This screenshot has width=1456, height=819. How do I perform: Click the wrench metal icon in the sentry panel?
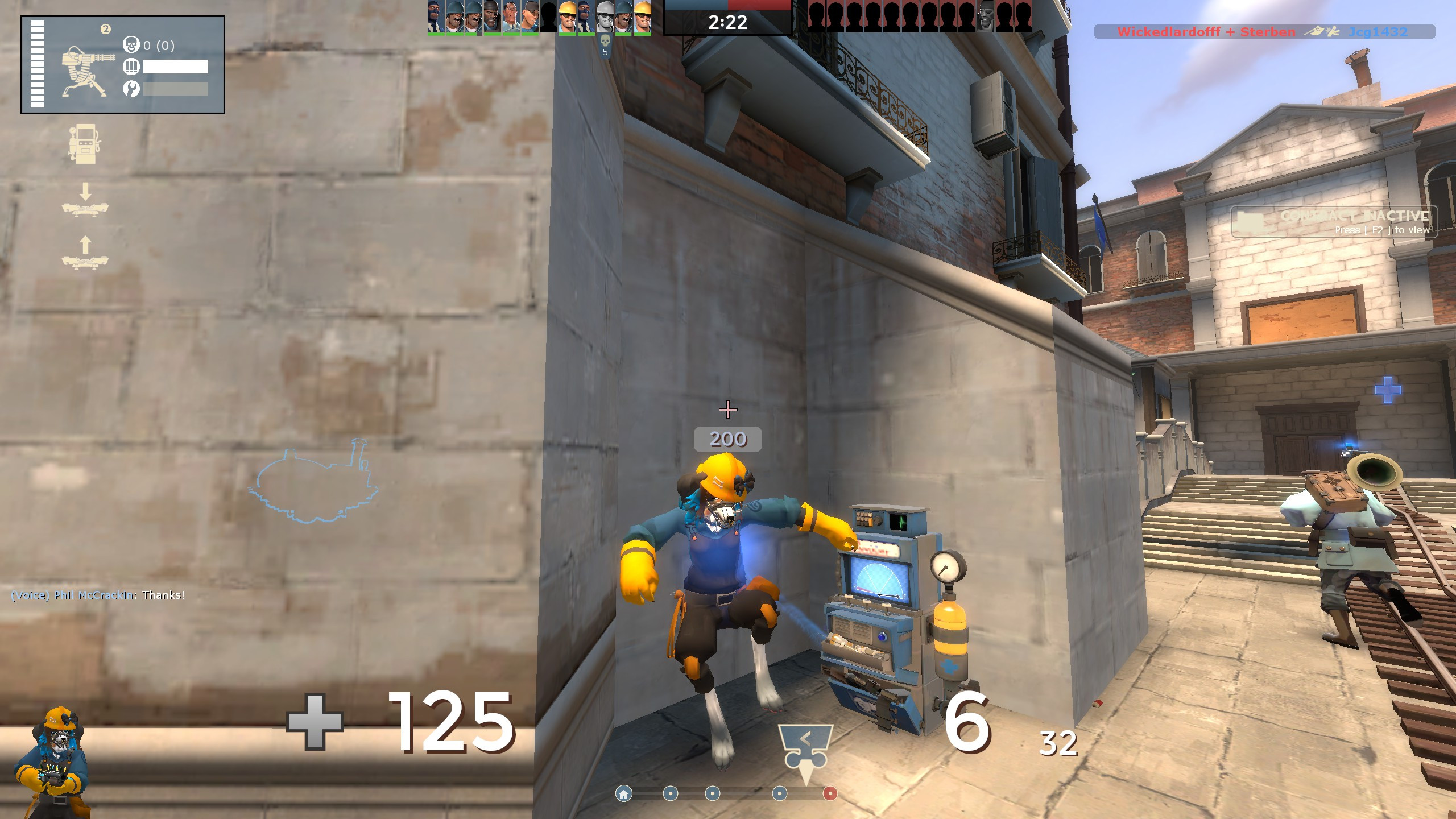pyautogui.click(x=131, y=89)
